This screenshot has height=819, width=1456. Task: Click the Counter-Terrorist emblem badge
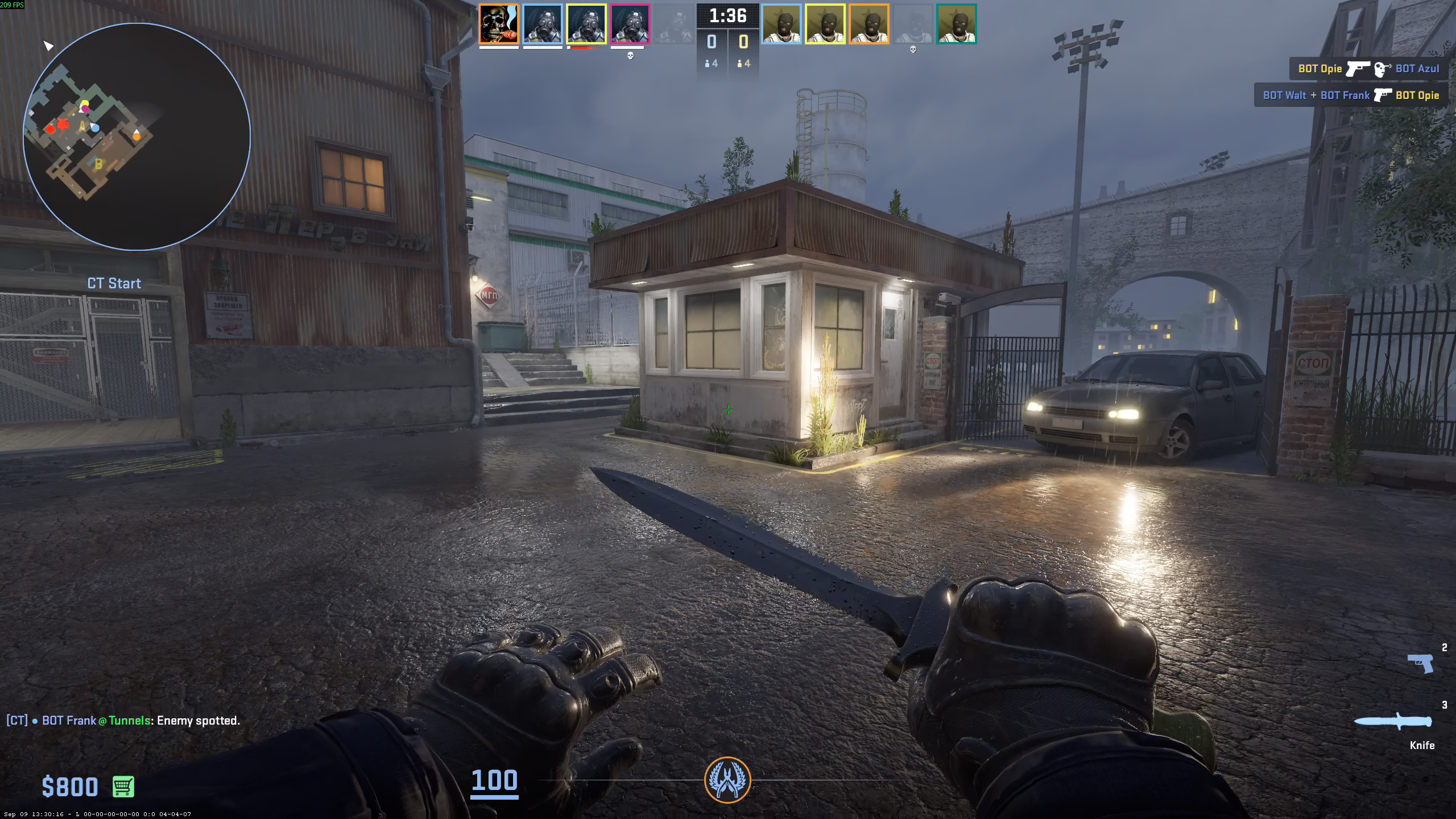point(727,780)
